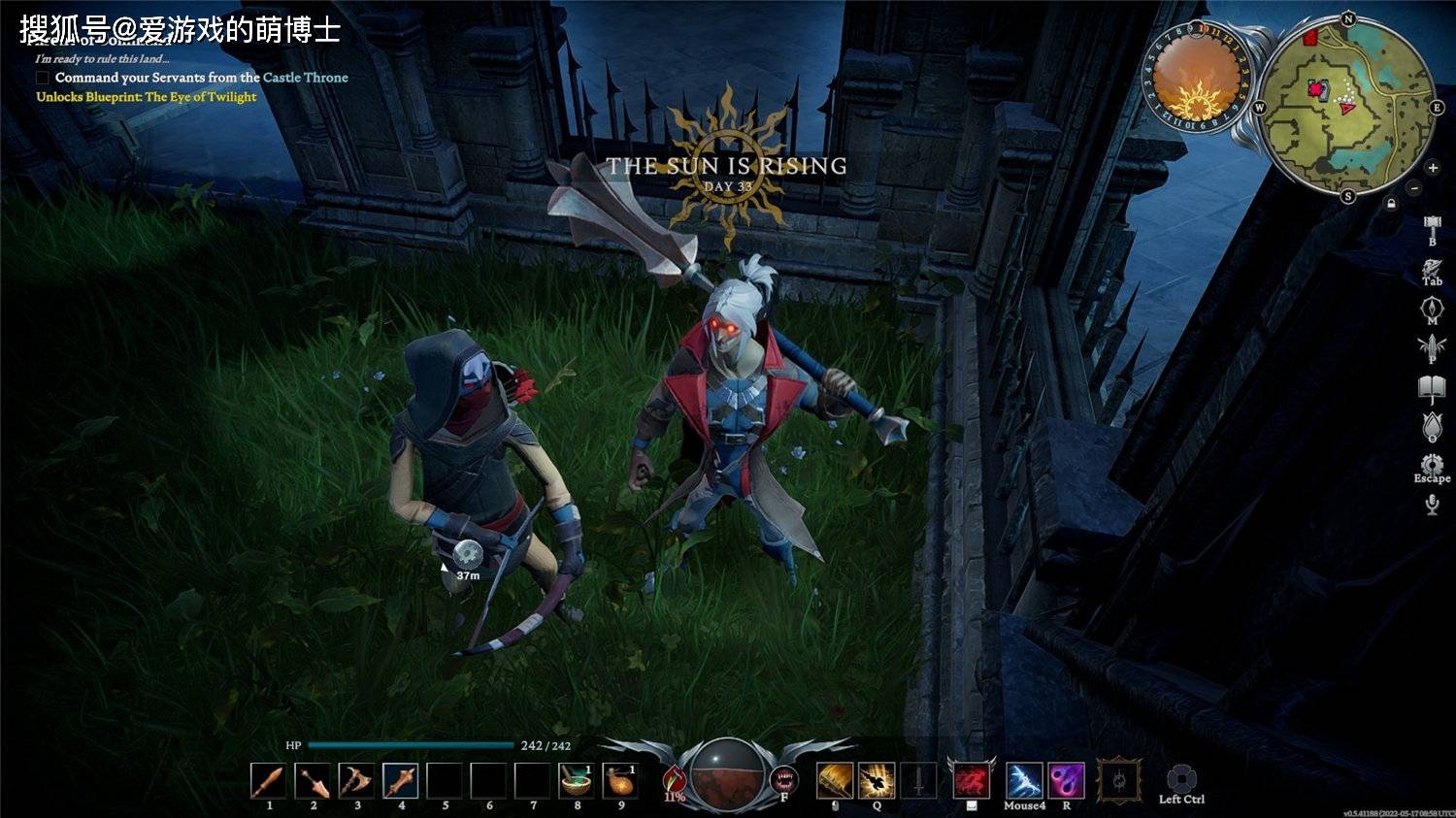
Task: Activate the fanged bite ability icon
Action: (x=784, y=779)
